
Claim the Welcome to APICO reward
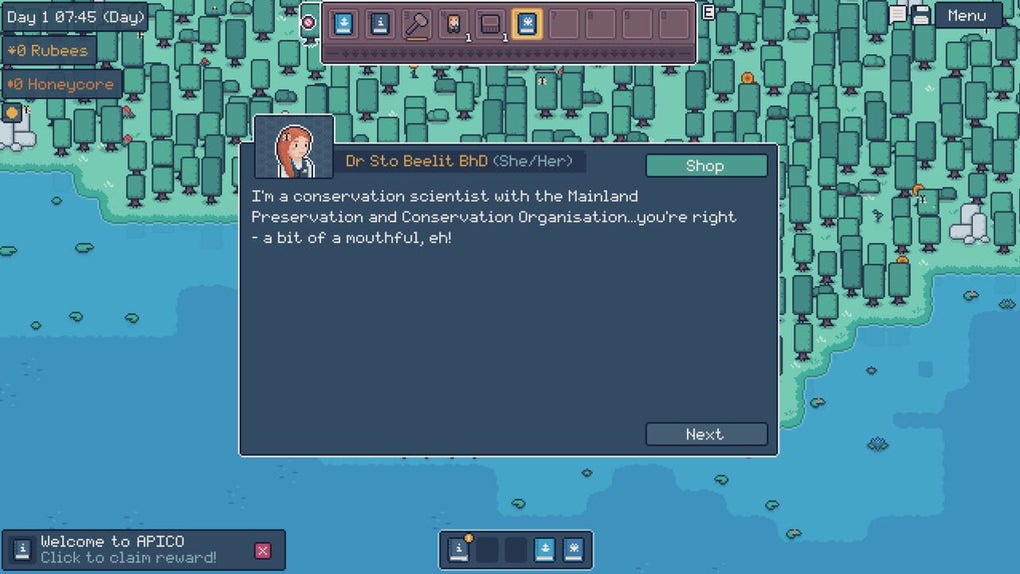pyautogui.click(x=128, y=550)
